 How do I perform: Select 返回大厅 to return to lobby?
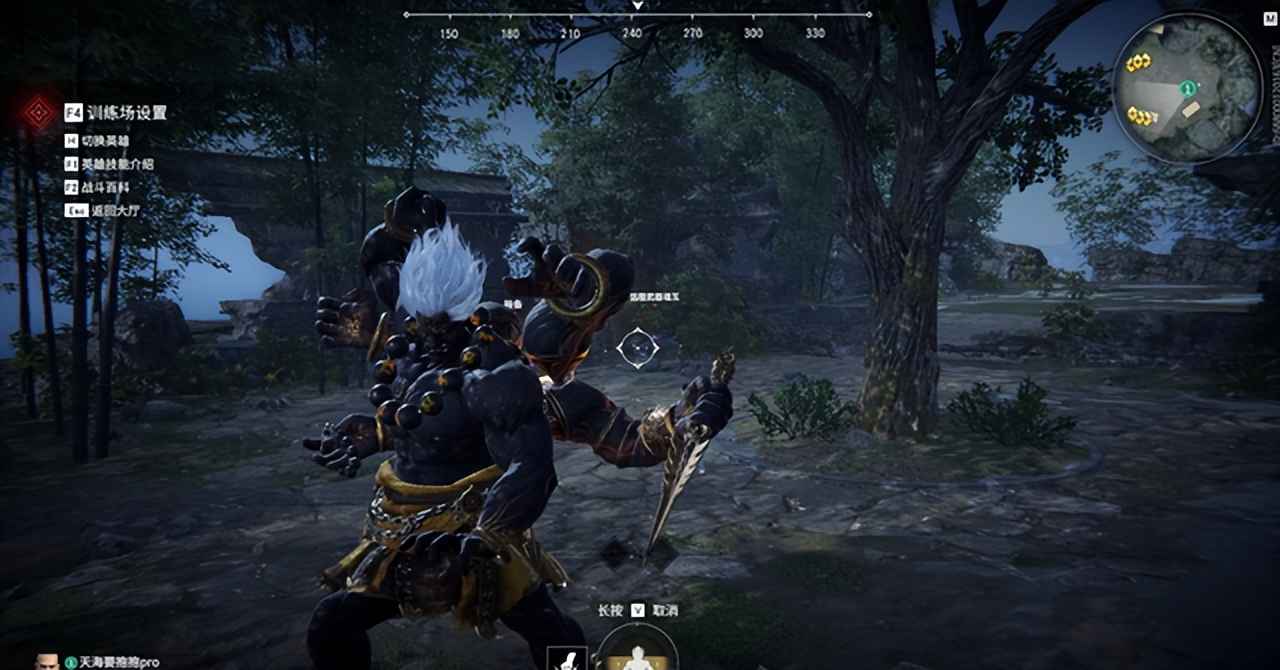pyautogui.click(x=104, y=210)
